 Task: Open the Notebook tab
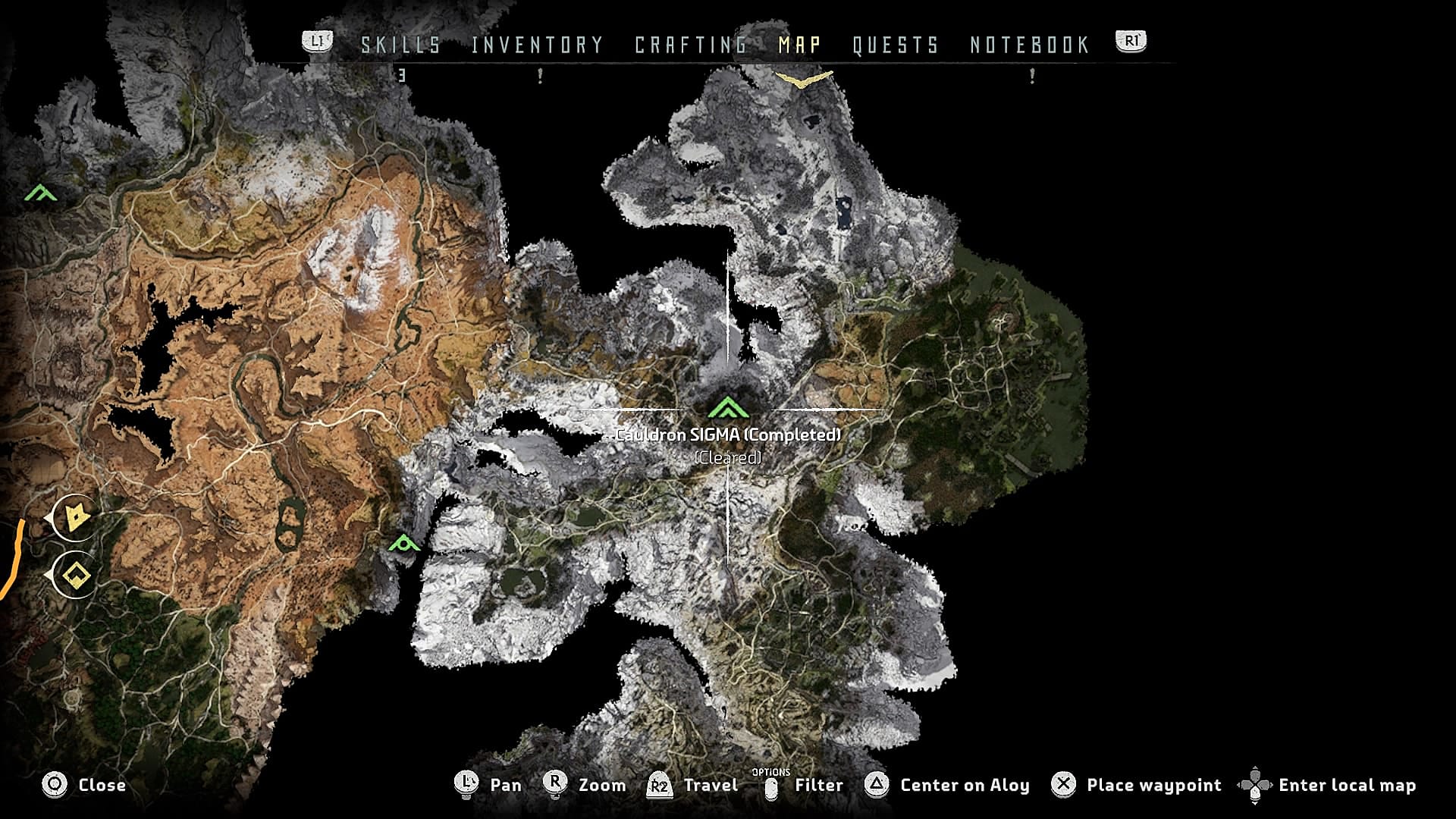(x=1030, y=45)
